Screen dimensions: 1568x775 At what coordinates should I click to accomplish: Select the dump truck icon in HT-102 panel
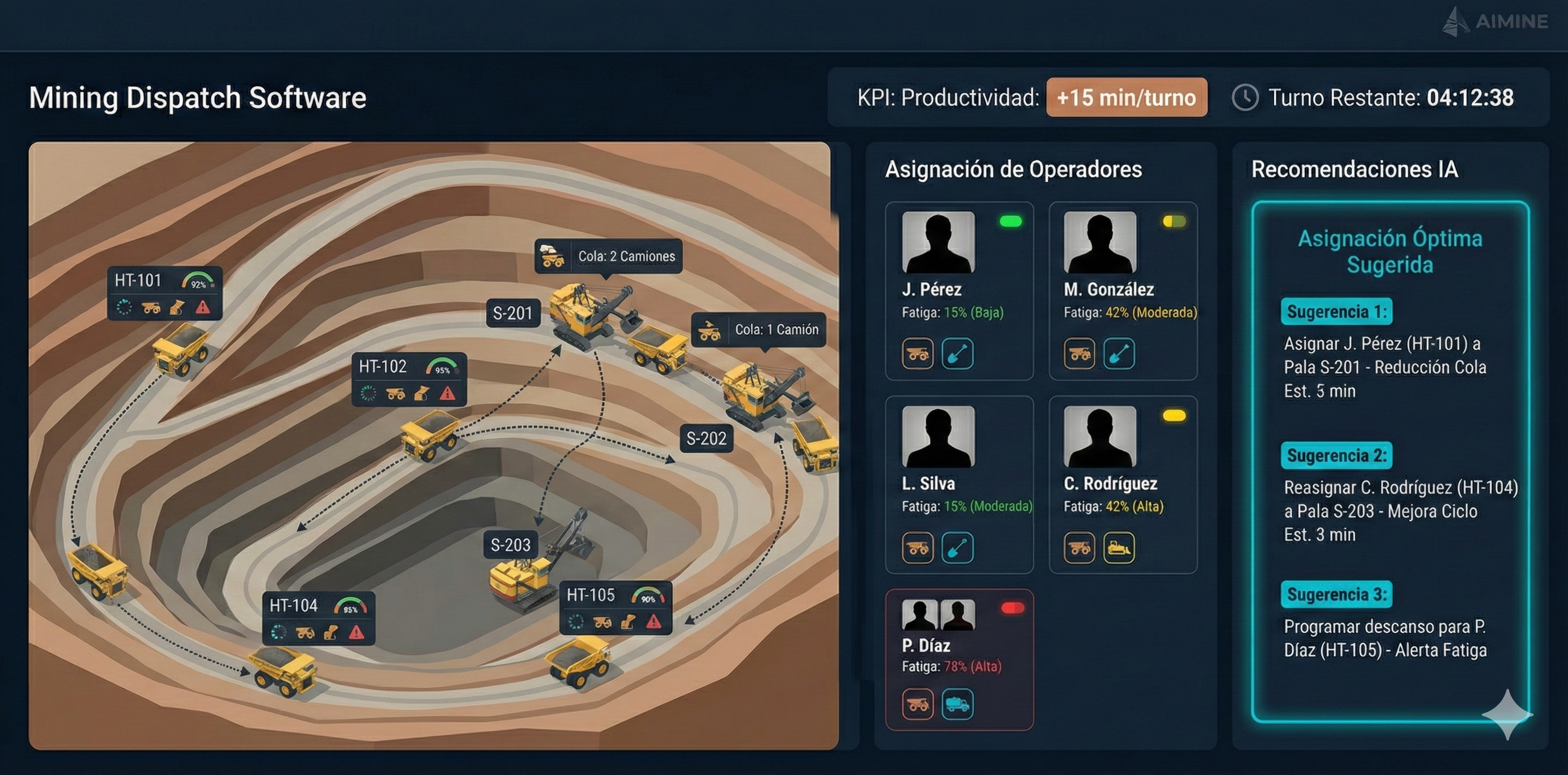click(x=397, y=394)
